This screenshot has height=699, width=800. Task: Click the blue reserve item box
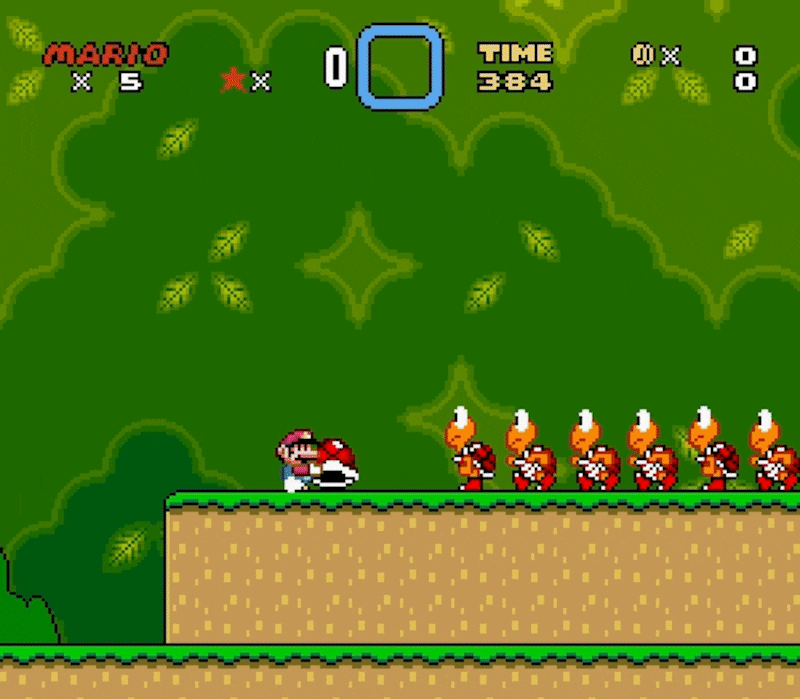400,67
